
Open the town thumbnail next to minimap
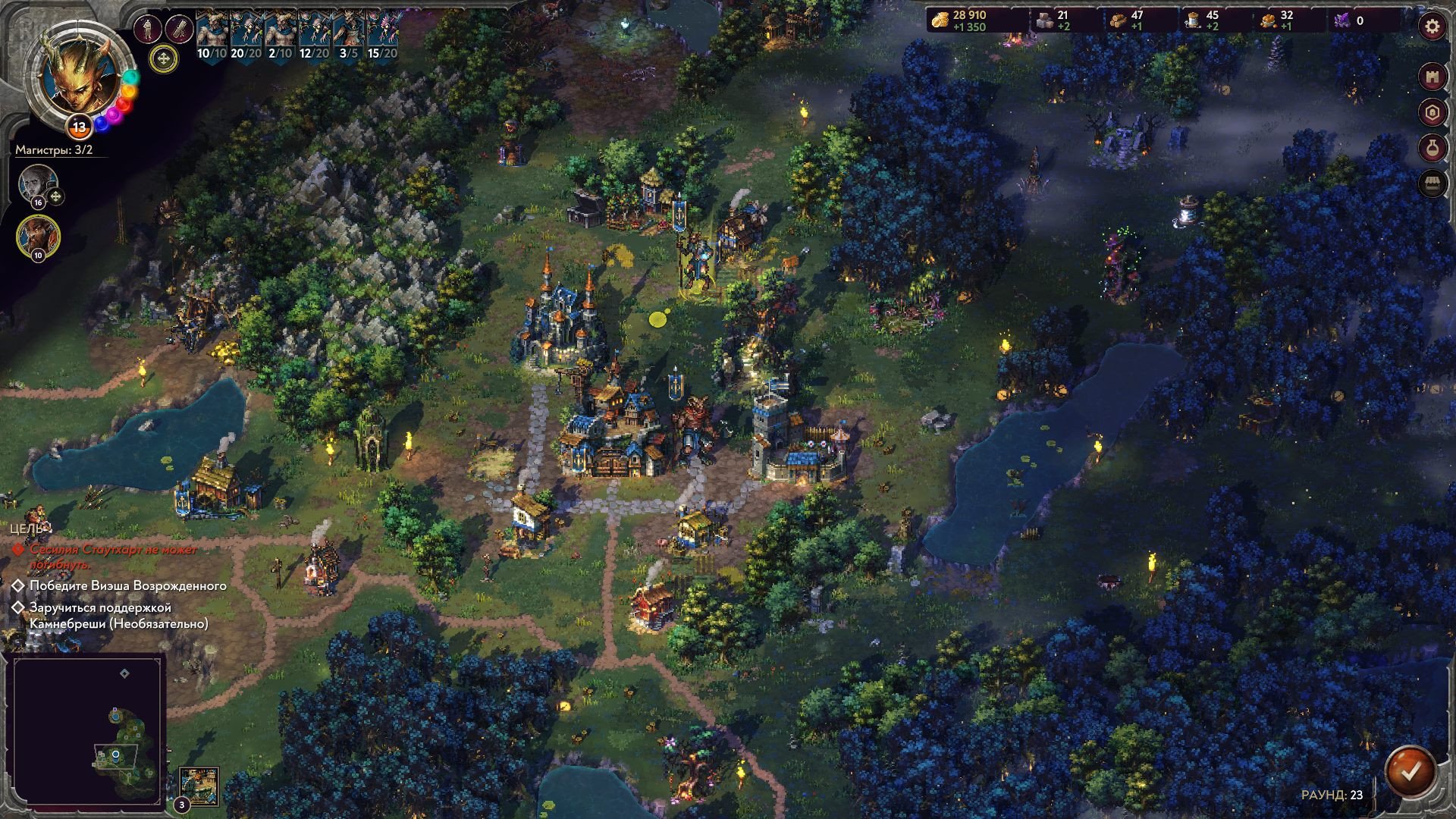click(199, 786)
